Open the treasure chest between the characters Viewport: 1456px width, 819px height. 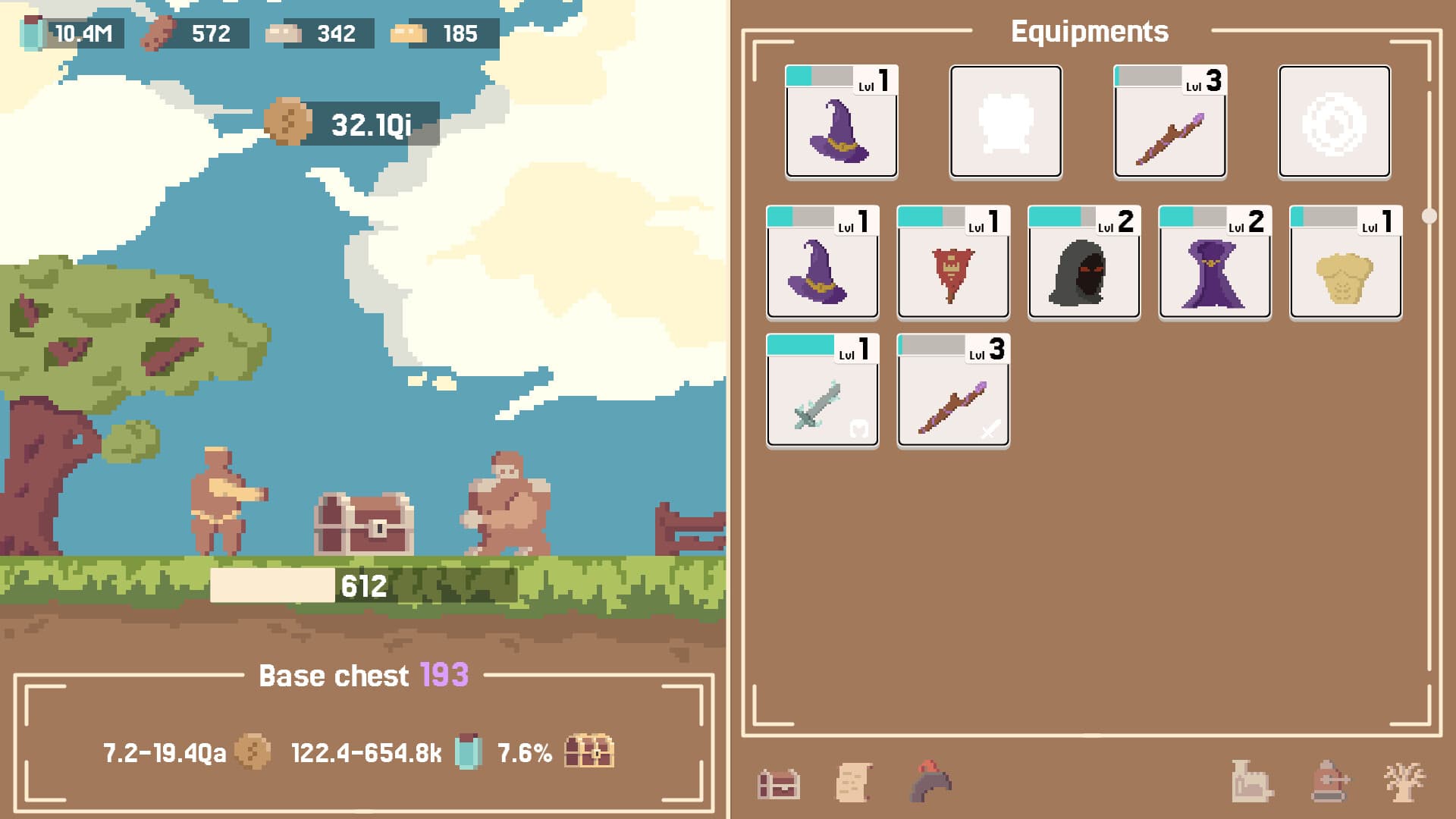pyautogui.click(x=362, y=523)
